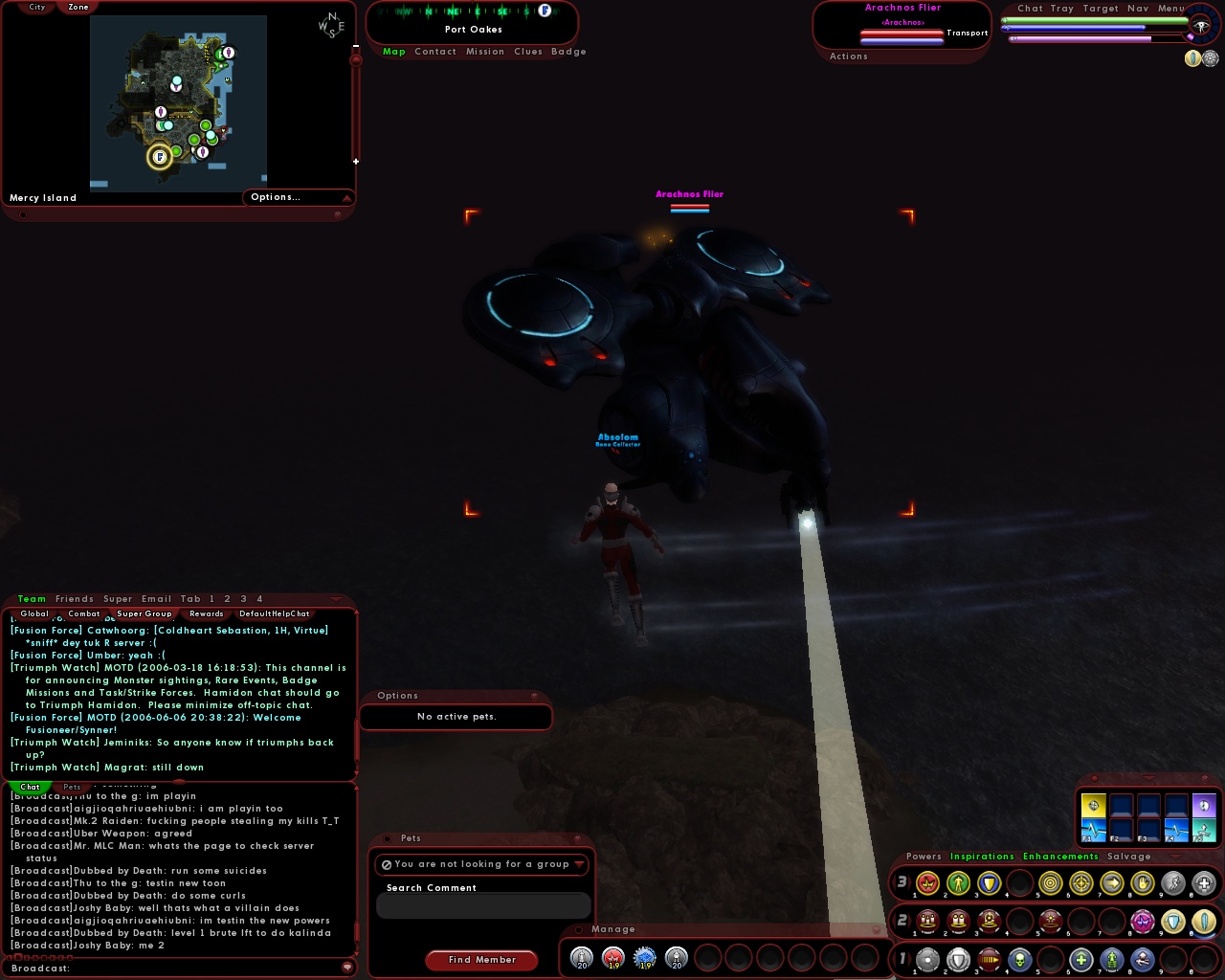Expand the tray chevron next to Salvage
Screen dimensions: 1225x980
pyautogui.click(x=1175, y=857)
